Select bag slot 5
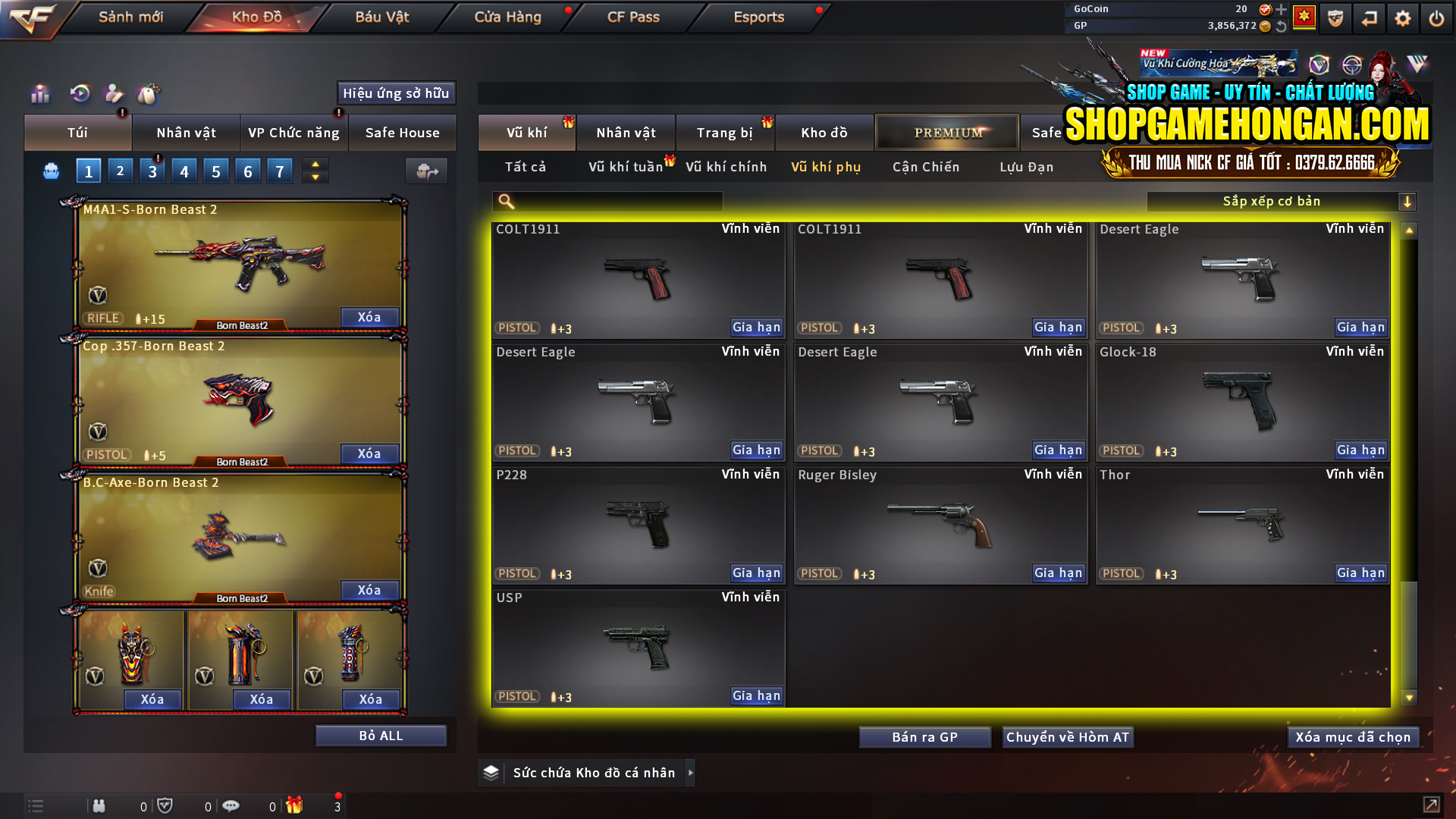This screenshot has height=819, width=1456. coord(215,171)
